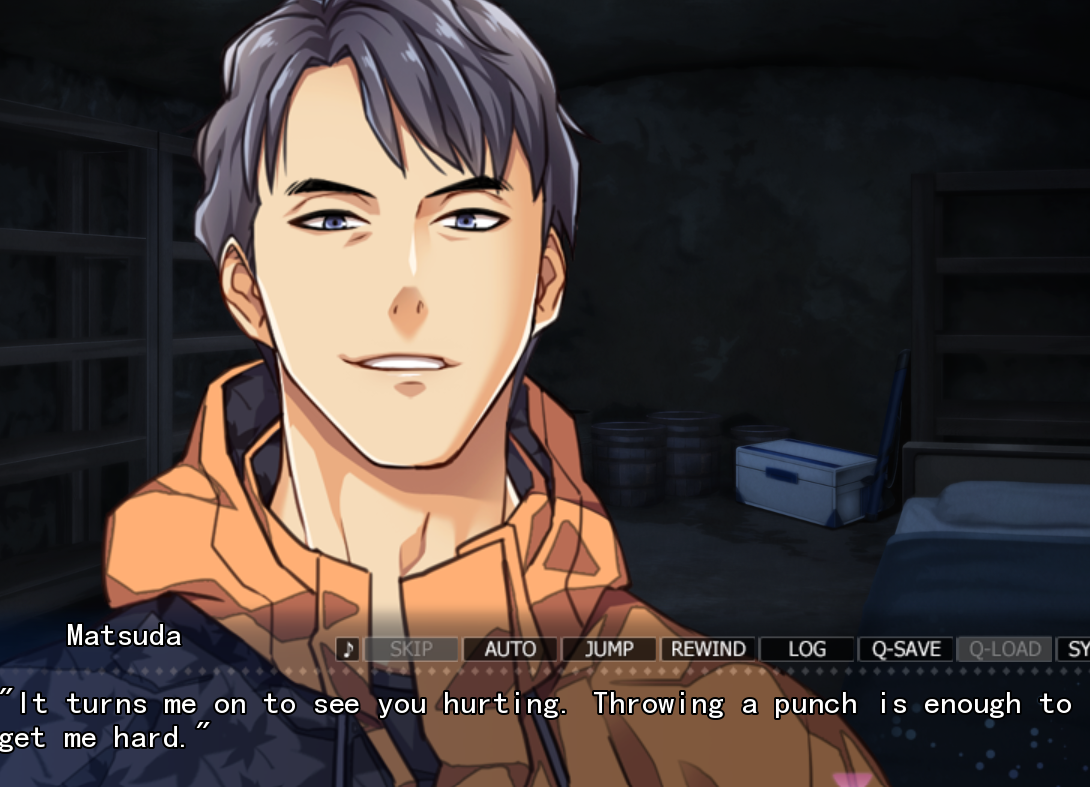
Task: Click the Q-LOAD button
Action: point(1005,649)
